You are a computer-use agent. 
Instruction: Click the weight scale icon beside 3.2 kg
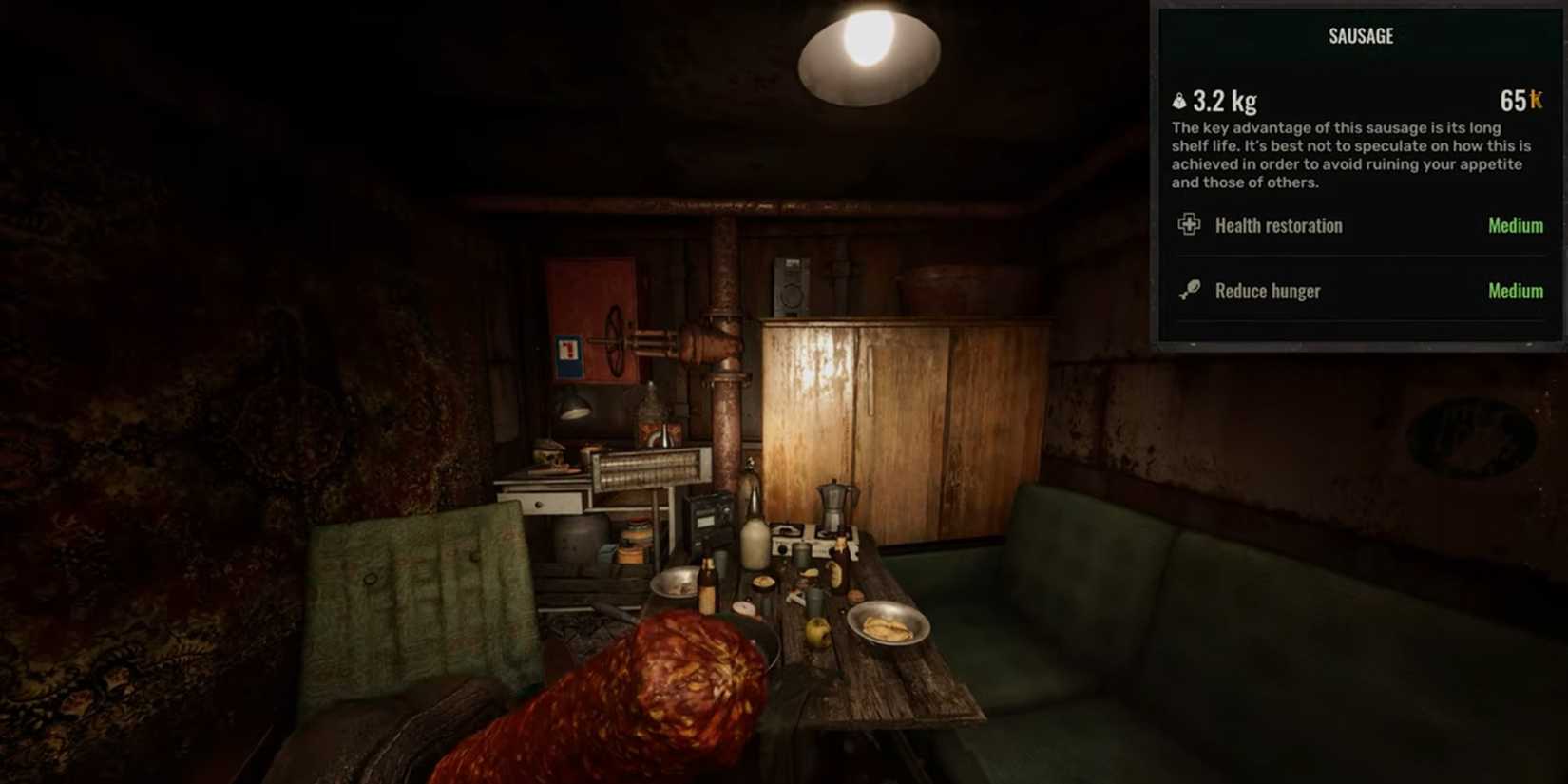pos(1178,100)
